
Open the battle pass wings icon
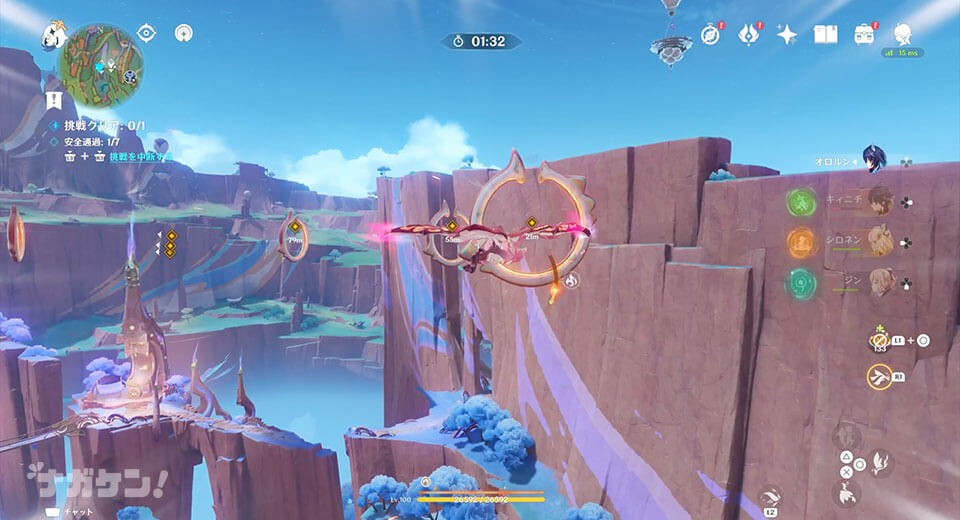pos(749,35)
